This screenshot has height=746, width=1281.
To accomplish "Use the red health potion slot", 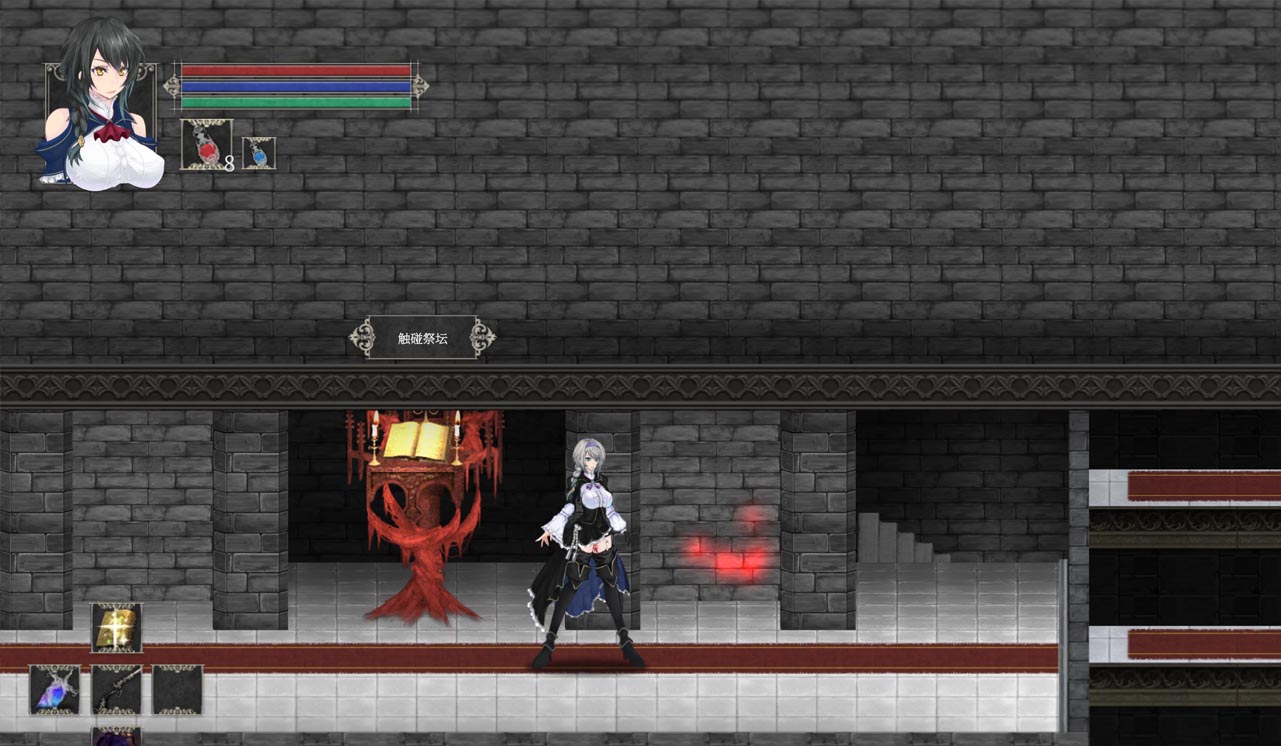I will pyautogui.click(x=206, y=145).
